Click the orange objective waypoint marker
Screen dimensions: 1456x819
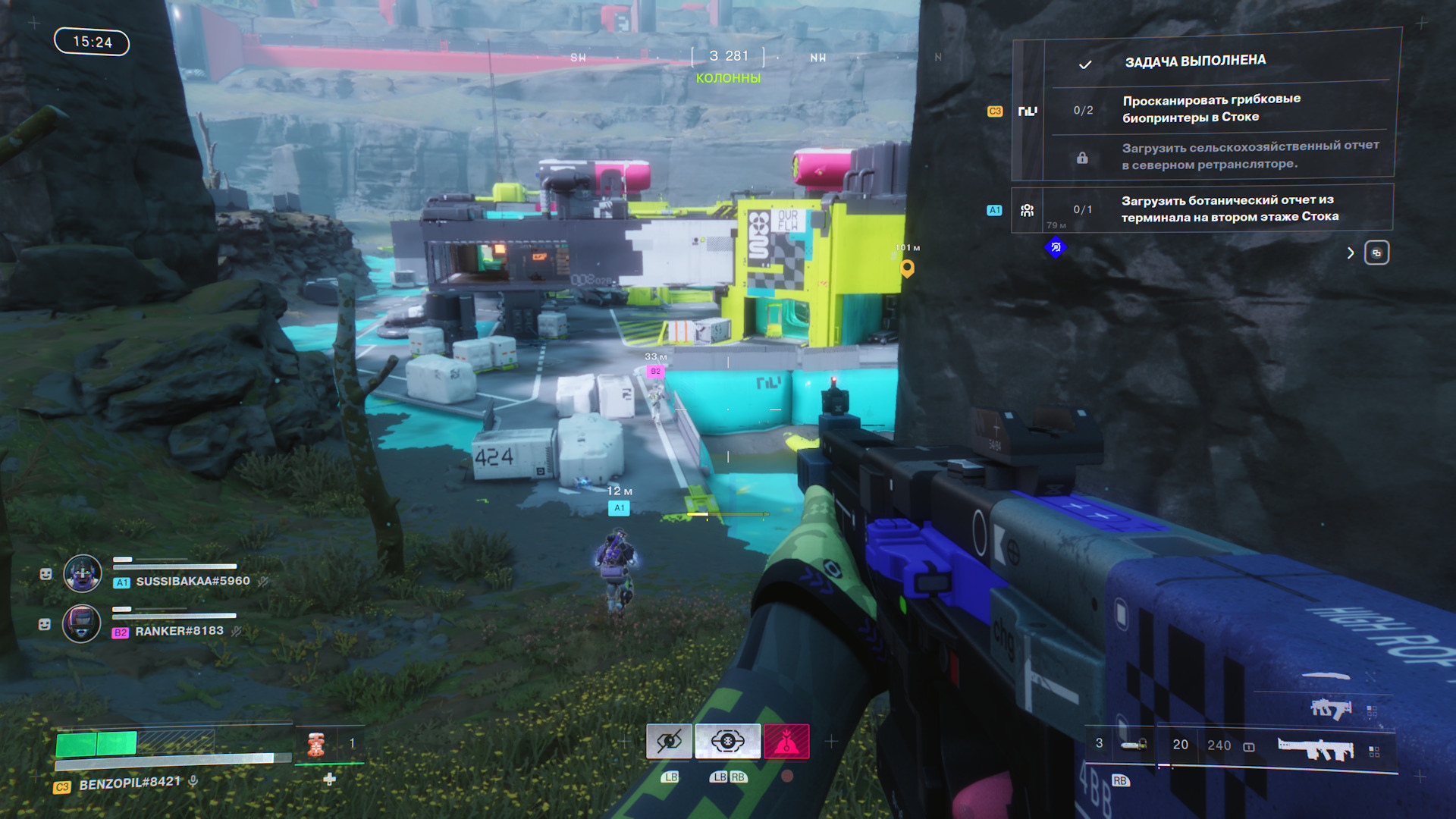907,268
